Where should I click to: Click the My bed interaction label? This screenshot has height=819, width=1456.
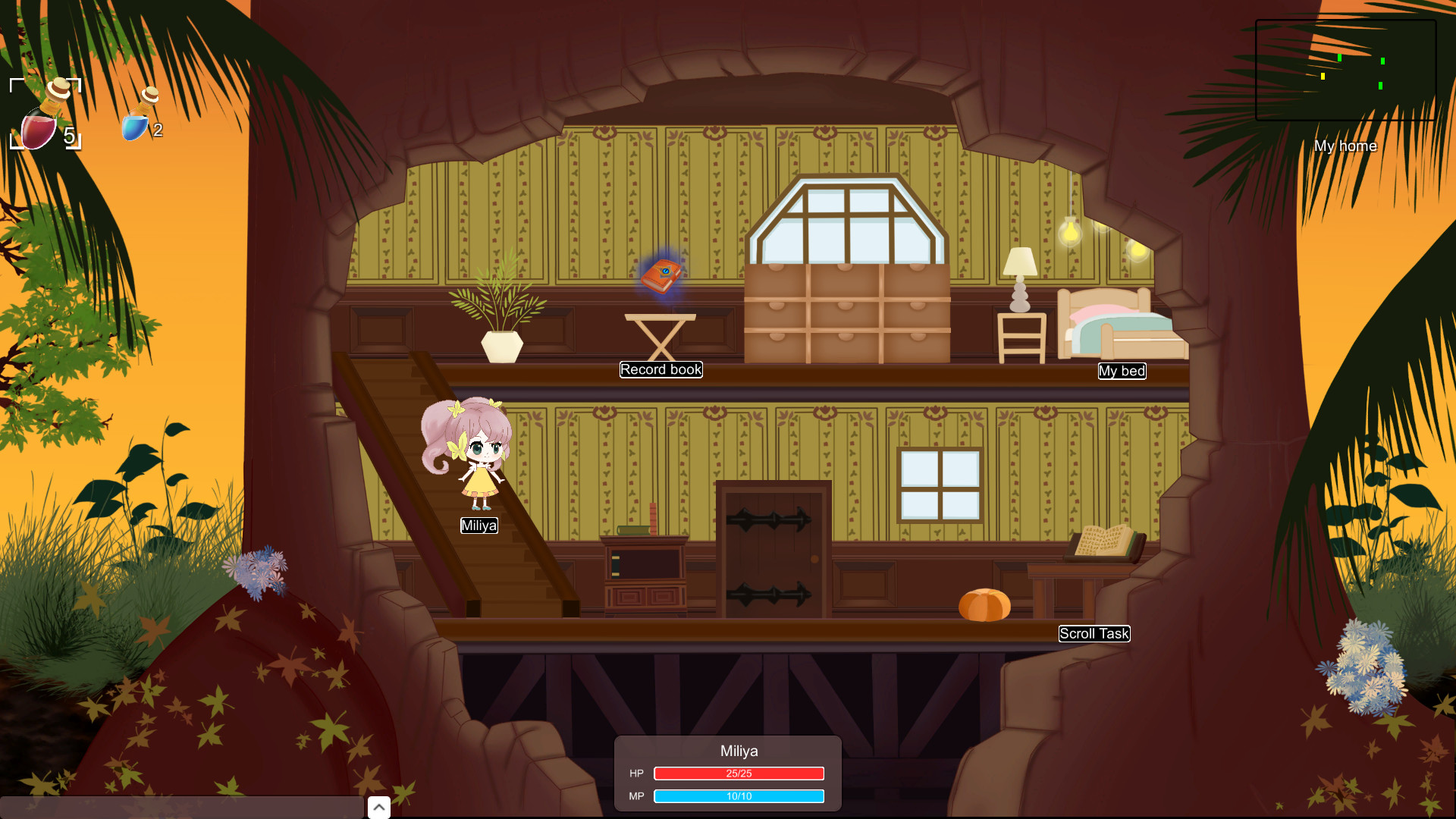click(x=1122, y=371)
